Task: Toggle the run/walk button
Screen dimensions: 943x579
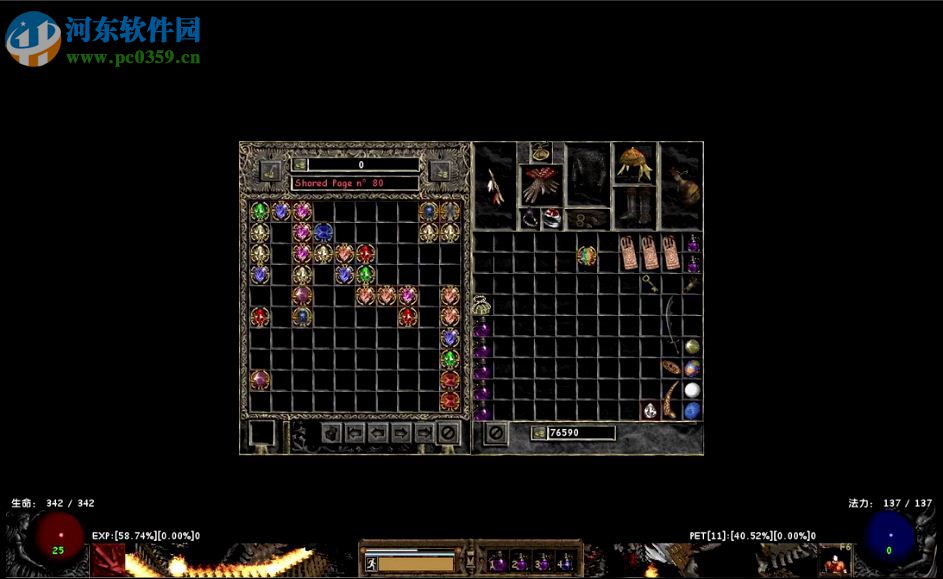Action: tap(370, 563)
